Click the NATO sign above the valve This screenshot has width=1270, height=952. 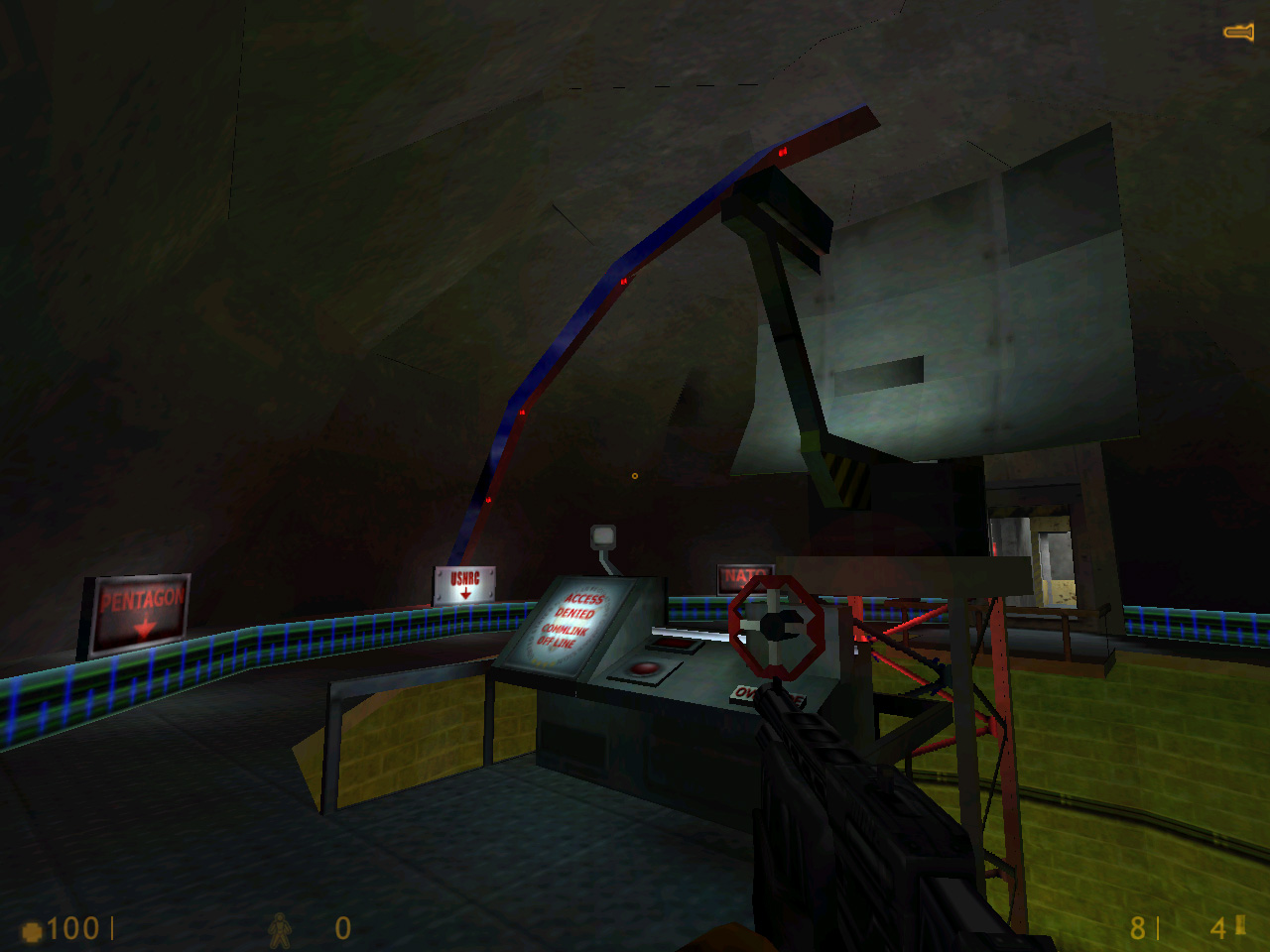click(745, 571)
